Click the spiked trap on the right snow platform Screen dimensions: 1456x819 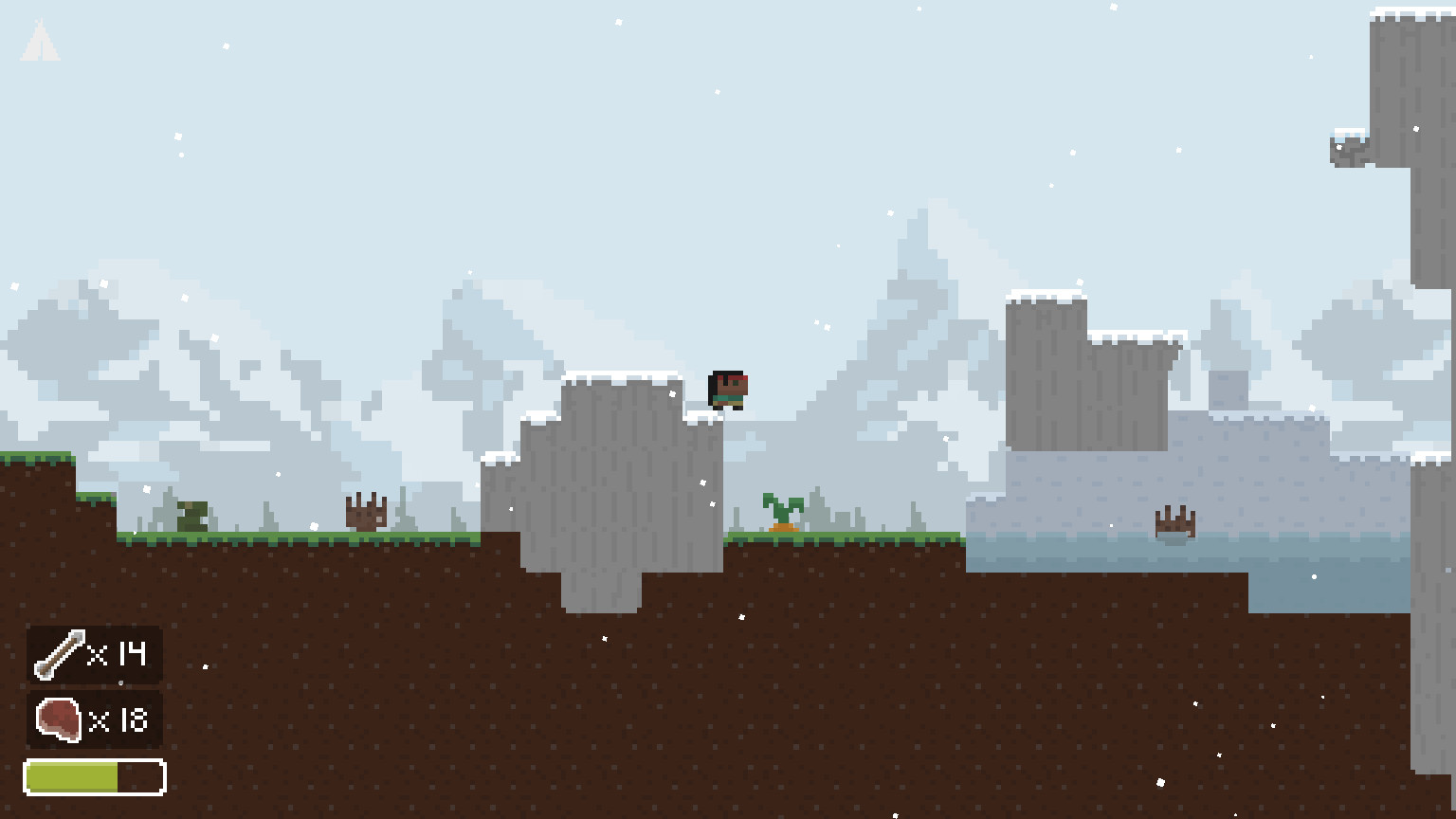click(1175, 521)
